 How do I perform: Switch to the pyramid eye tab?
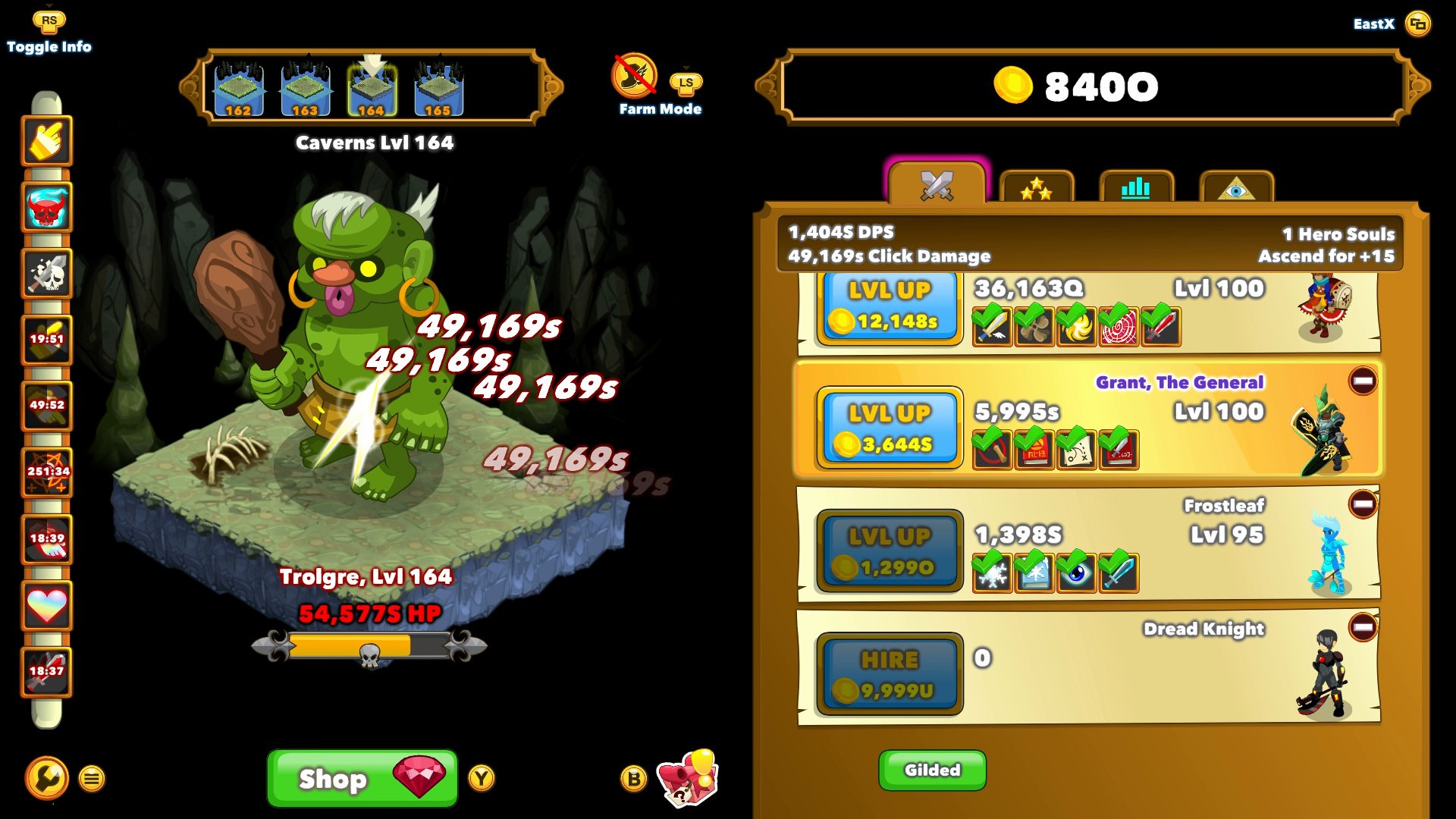pyautogui.click(x=1236, y=188)
